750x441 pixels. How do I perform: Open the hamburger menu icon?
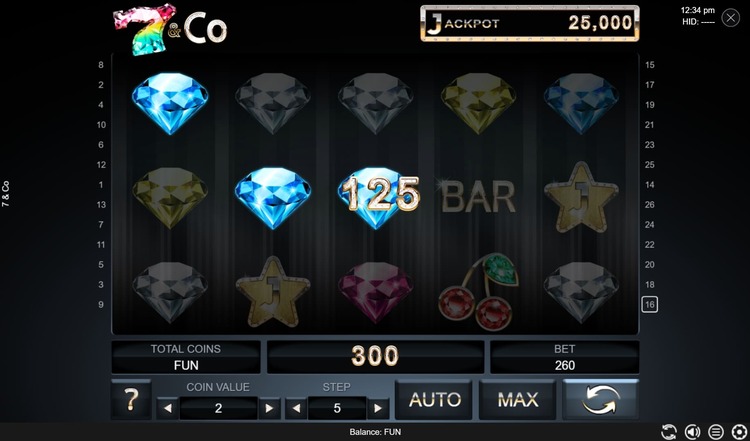point(716,432)
